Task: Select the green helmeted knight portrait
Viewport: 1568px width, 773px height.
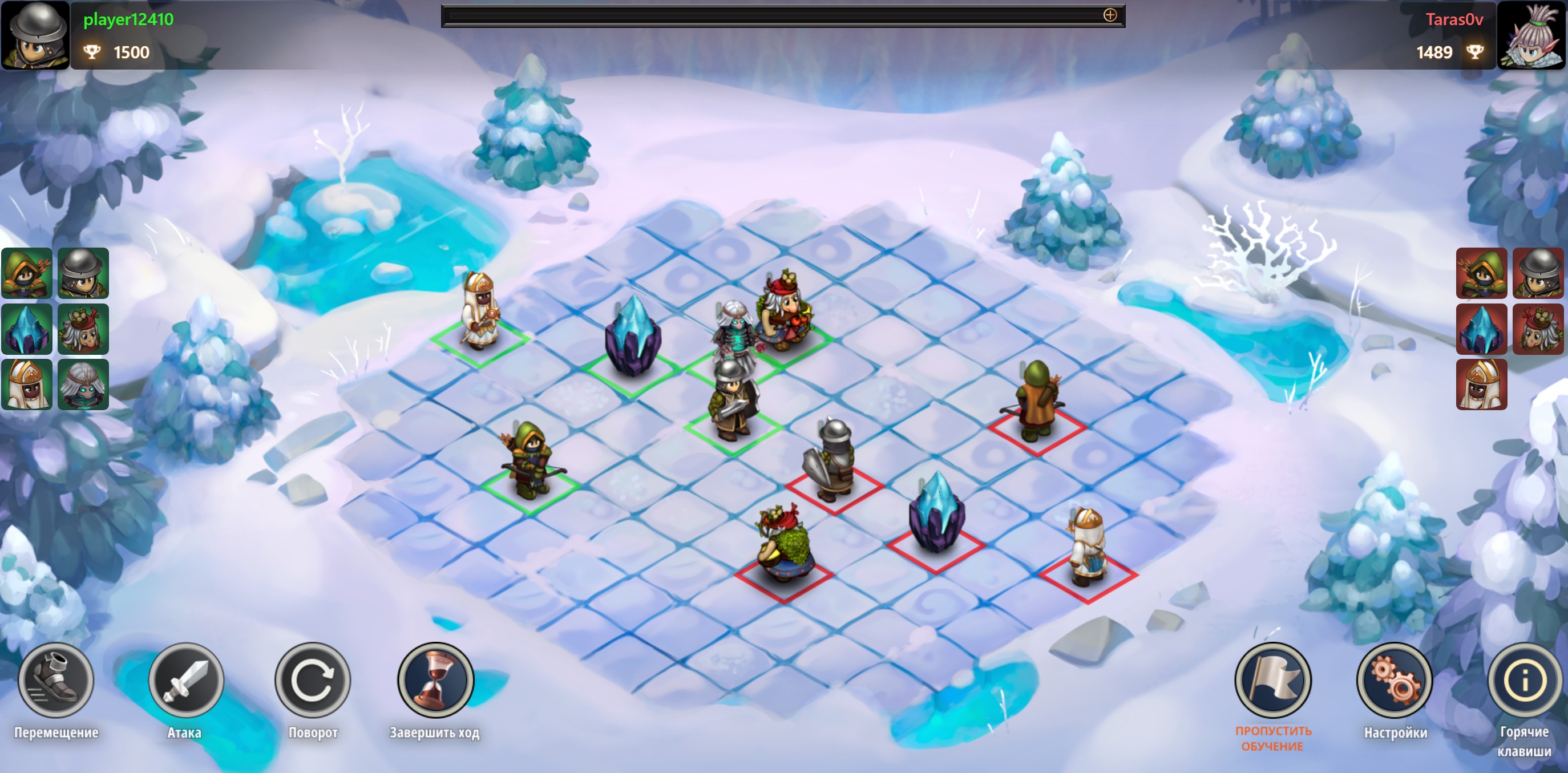Action: coord(83,273)
